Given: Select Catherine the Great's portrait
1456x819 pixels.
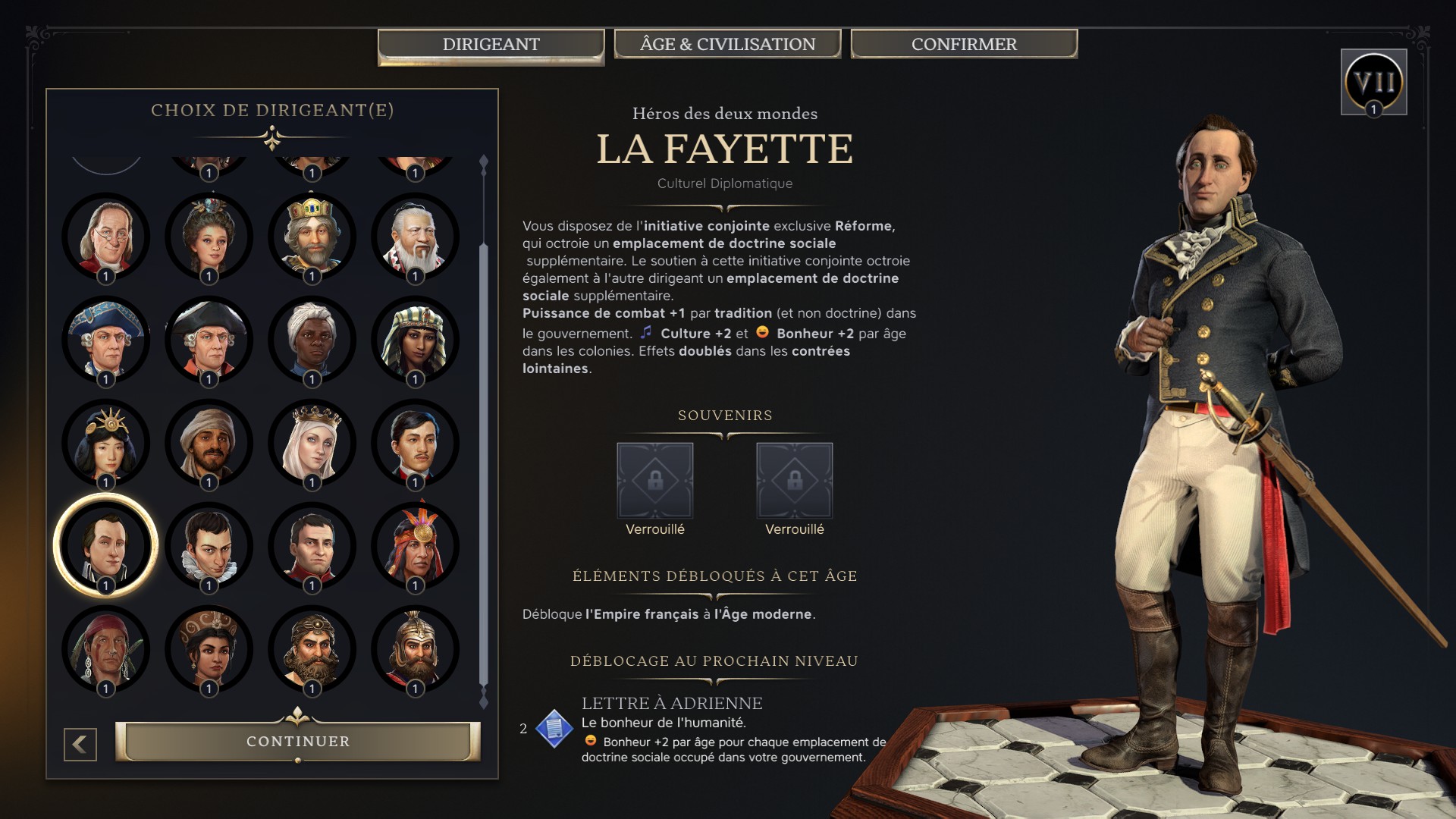Looking at the screenshot, I should click(x=209, y=237).
